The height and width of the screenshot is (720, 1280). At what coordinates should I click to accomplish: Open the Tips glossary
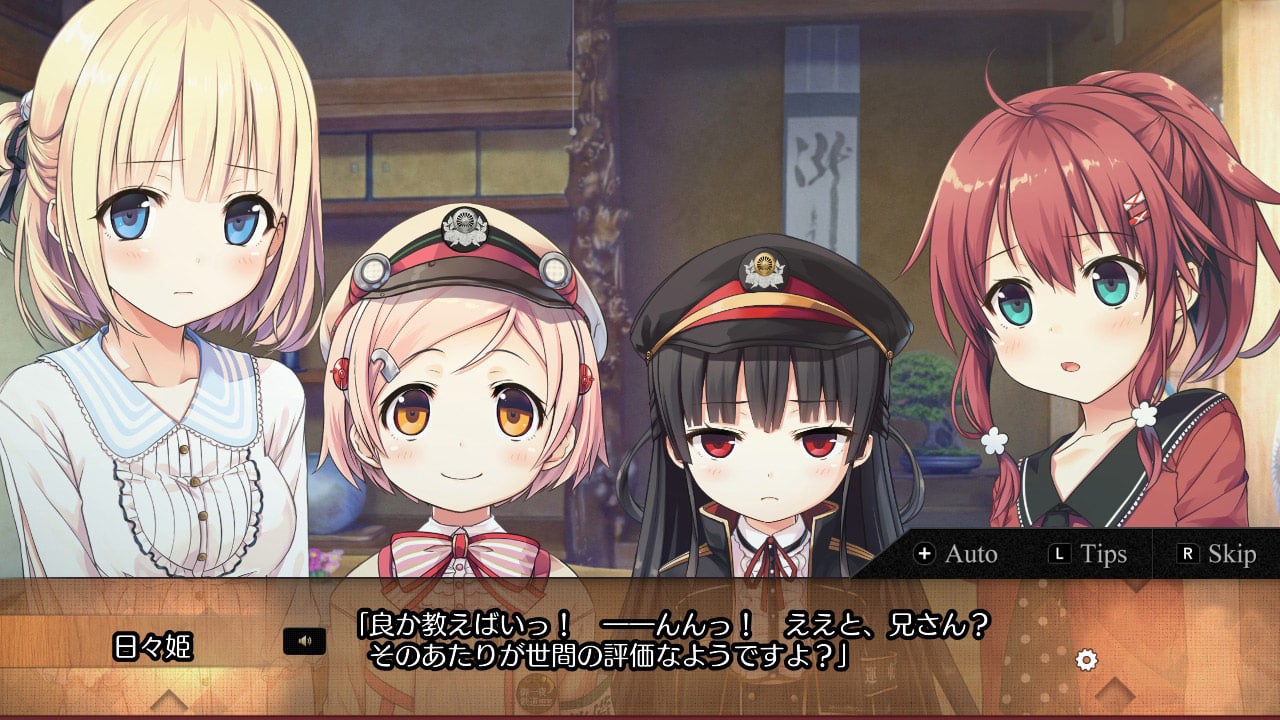pyautogui.click(x=1102, y=553)
